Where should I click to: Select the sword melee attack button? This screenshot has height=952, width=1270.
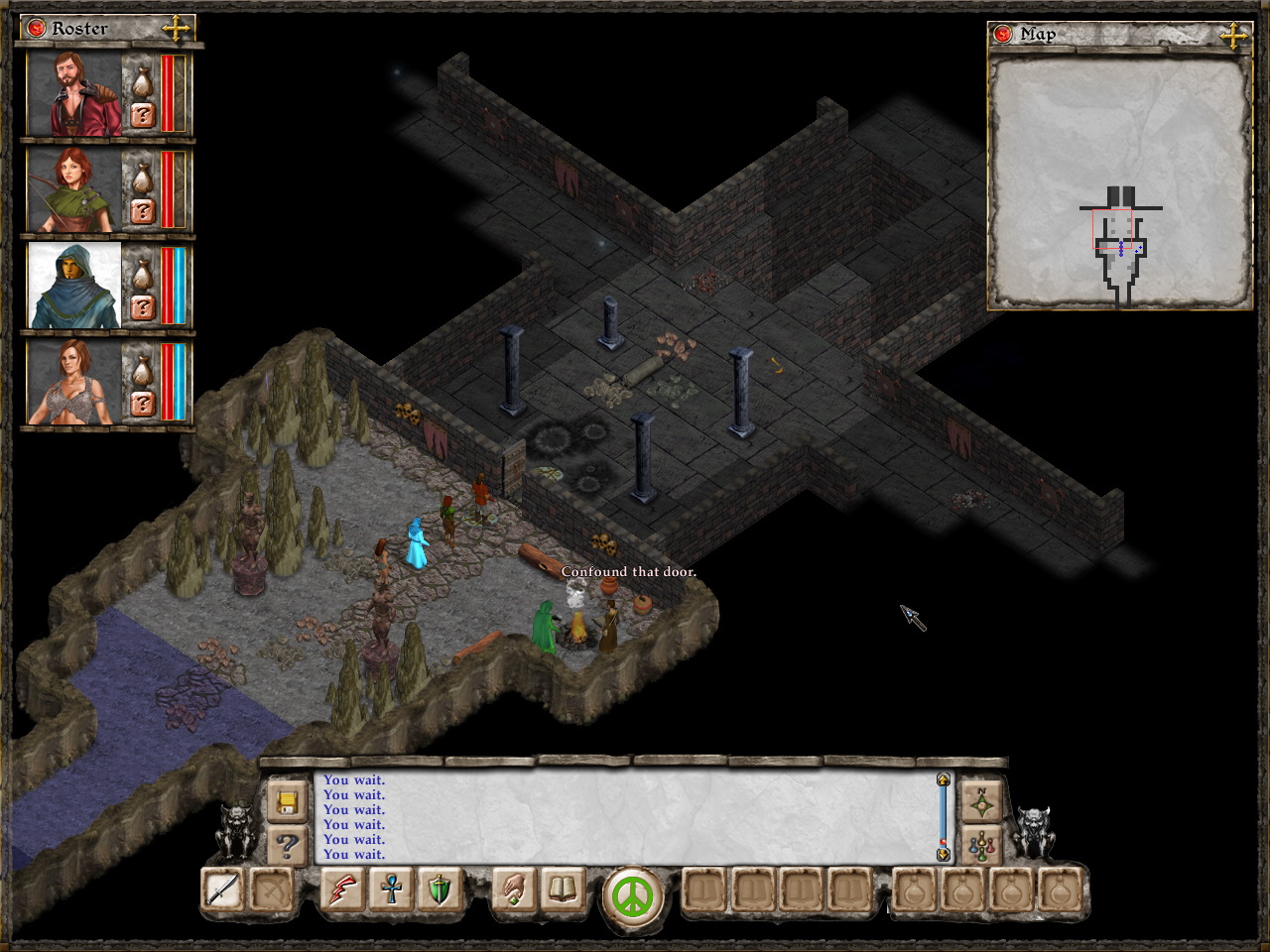[221, 890]
